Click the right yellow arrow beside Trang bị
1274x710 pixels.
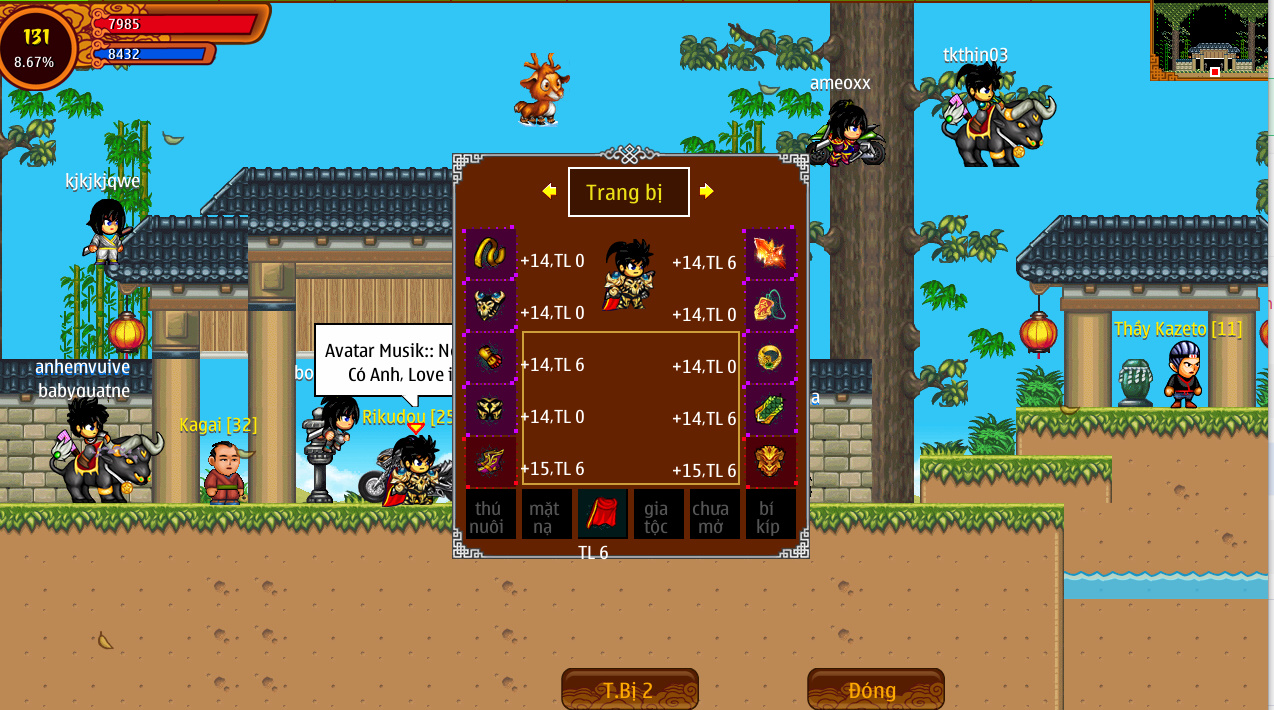point(706,191)
